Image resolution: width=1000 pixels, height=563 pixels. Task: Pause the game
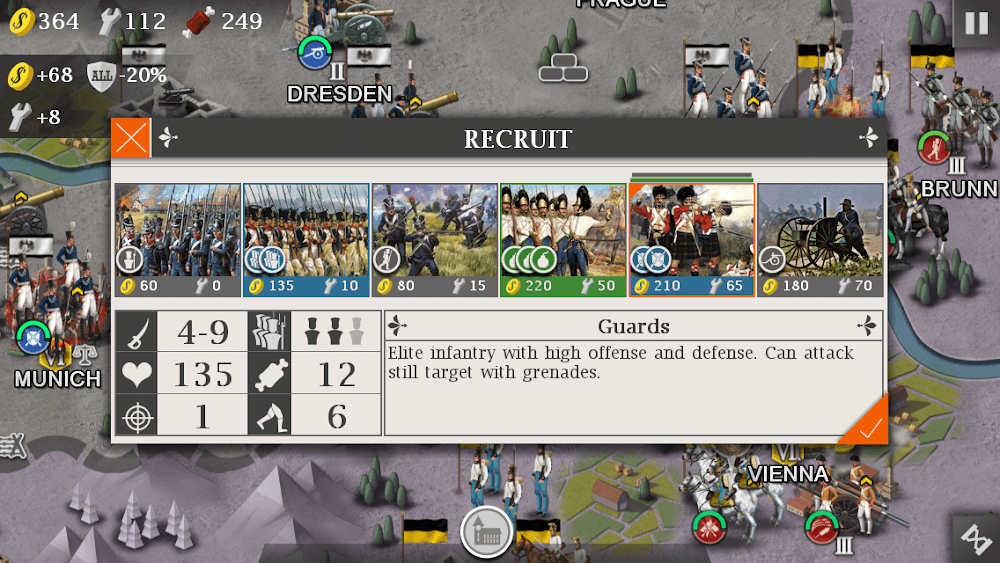pyautogui.click(x=975, y=22)
